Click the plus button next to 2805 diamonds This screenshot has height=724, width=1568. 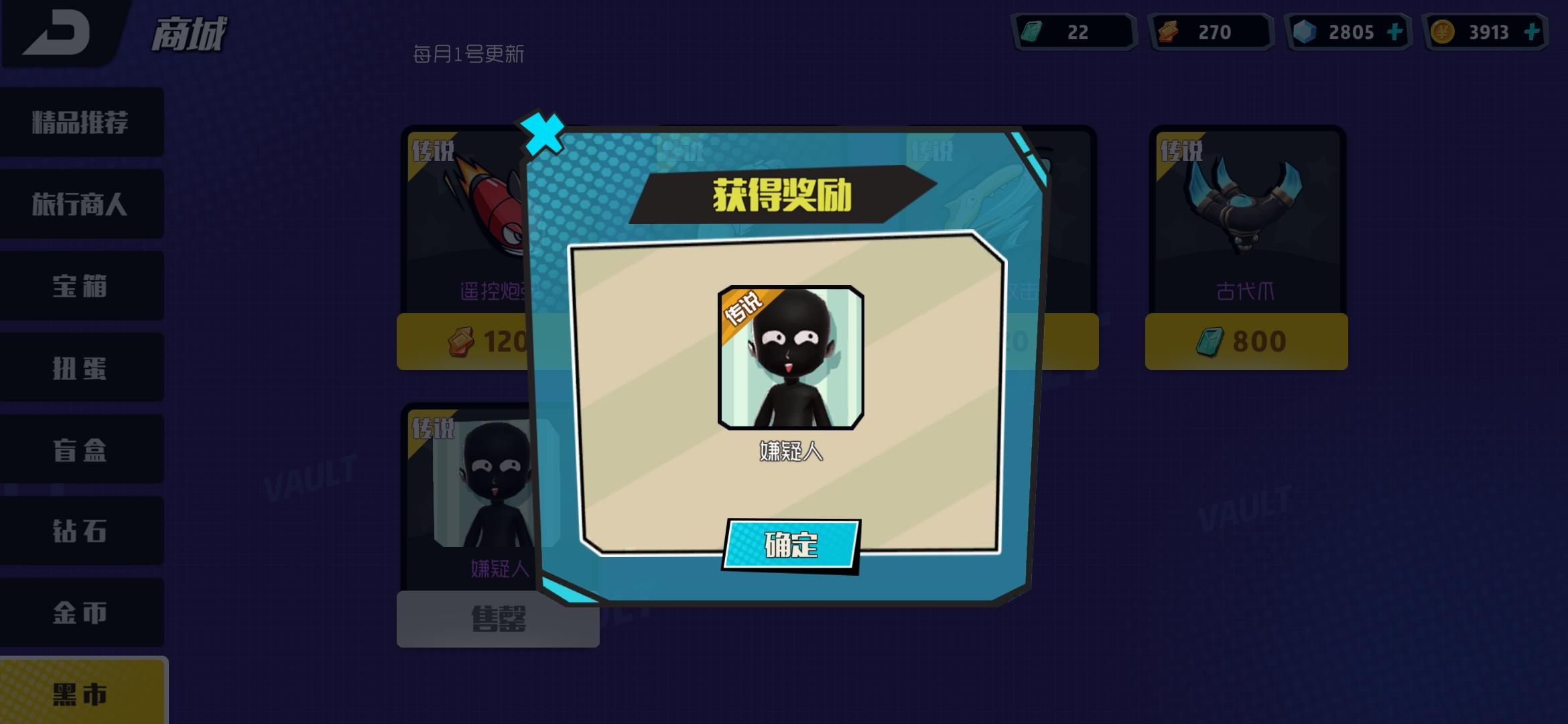(1394, 30)
